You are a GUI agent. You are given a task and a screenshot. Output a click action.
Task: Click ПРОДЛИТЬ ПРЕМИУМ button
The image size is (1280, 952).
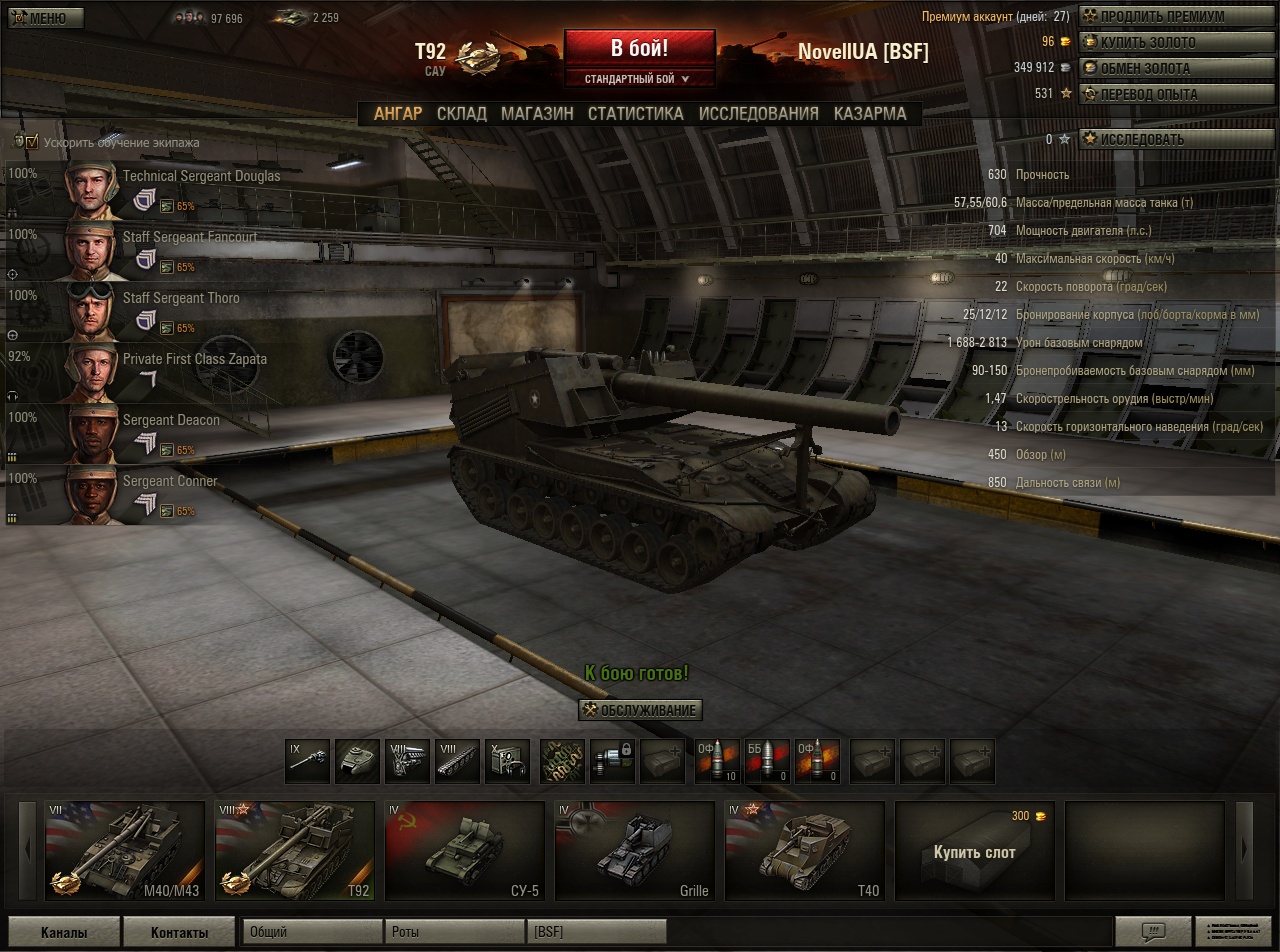click(1152, 17)
